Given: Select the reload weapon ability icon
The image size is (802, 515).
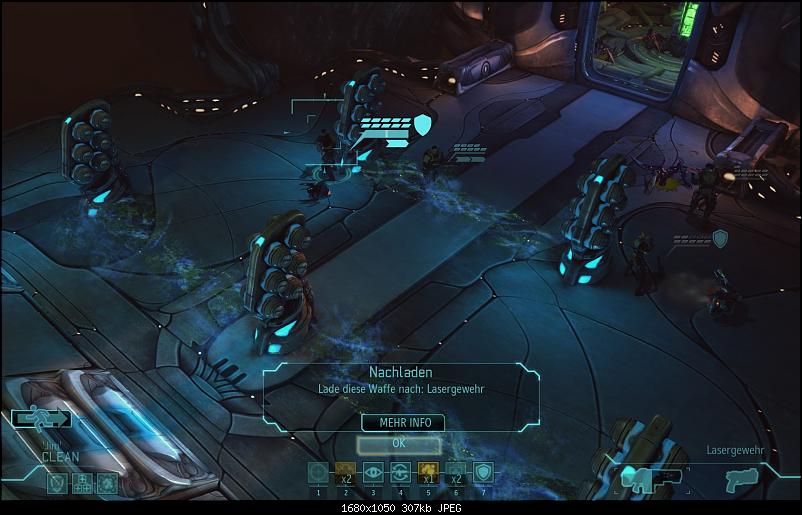Looking at the screenshot, I should 400,473.
